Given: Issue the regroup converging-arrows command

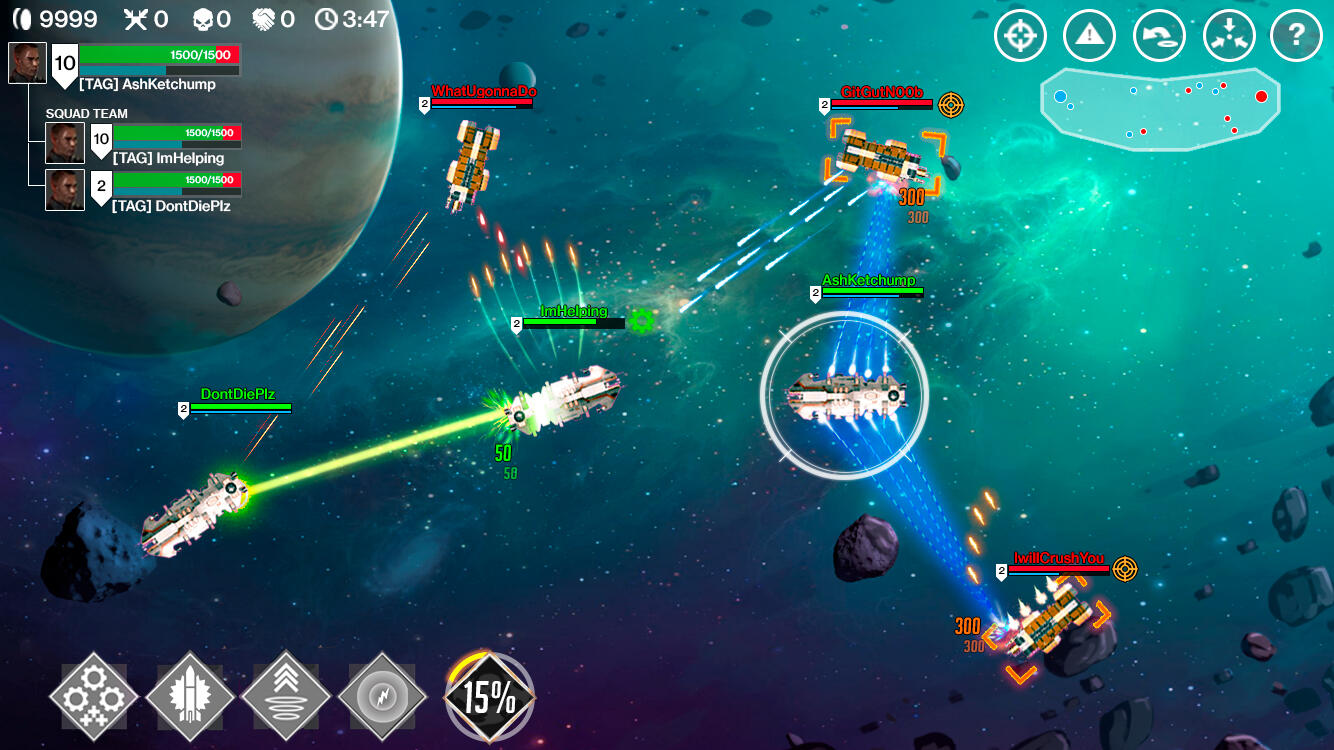Looking at the screenshot, I should 1228,37.
